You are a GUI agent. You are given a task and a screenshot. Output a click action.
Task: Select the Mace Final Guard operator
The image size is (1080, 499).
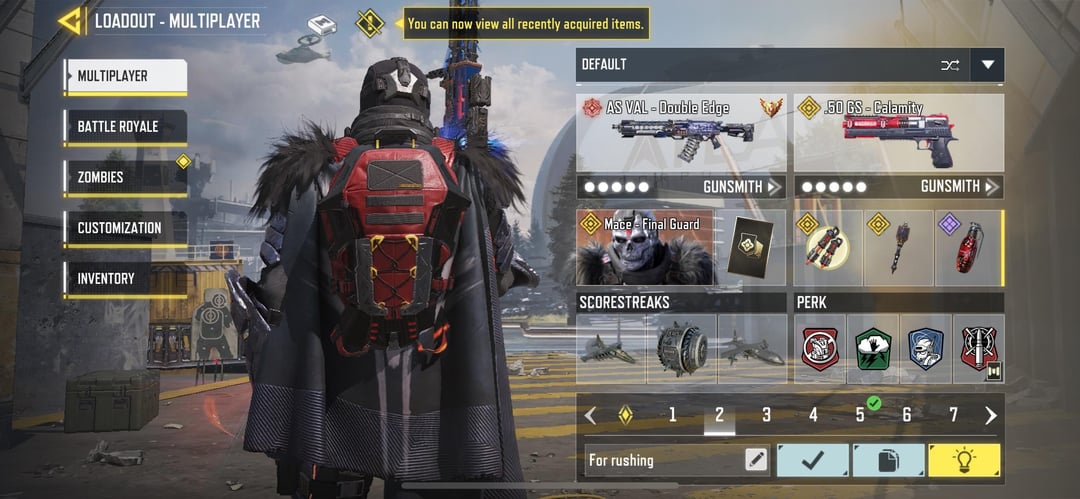click(644, 248)
